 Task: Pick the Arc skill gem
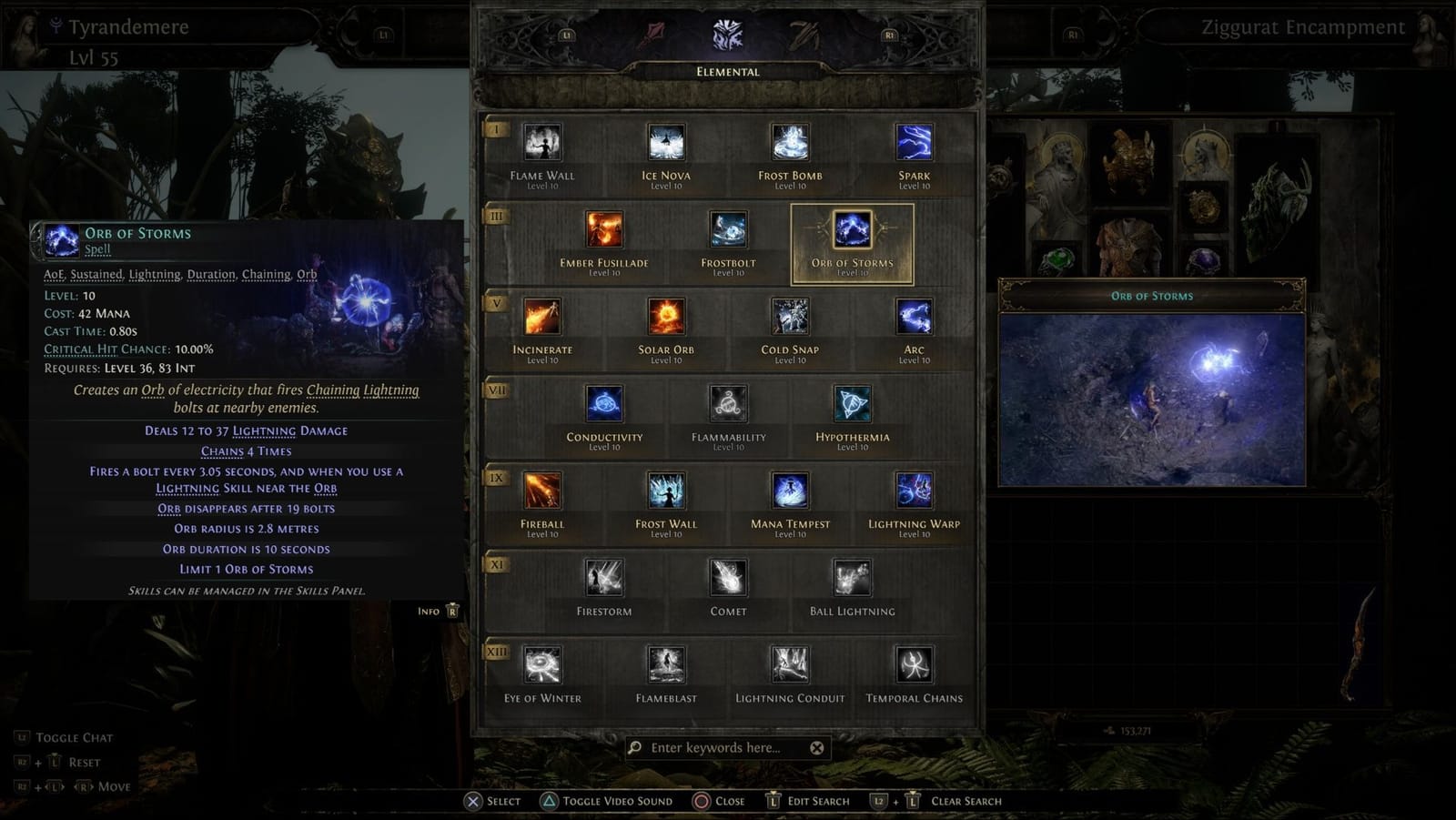point(914,318)
